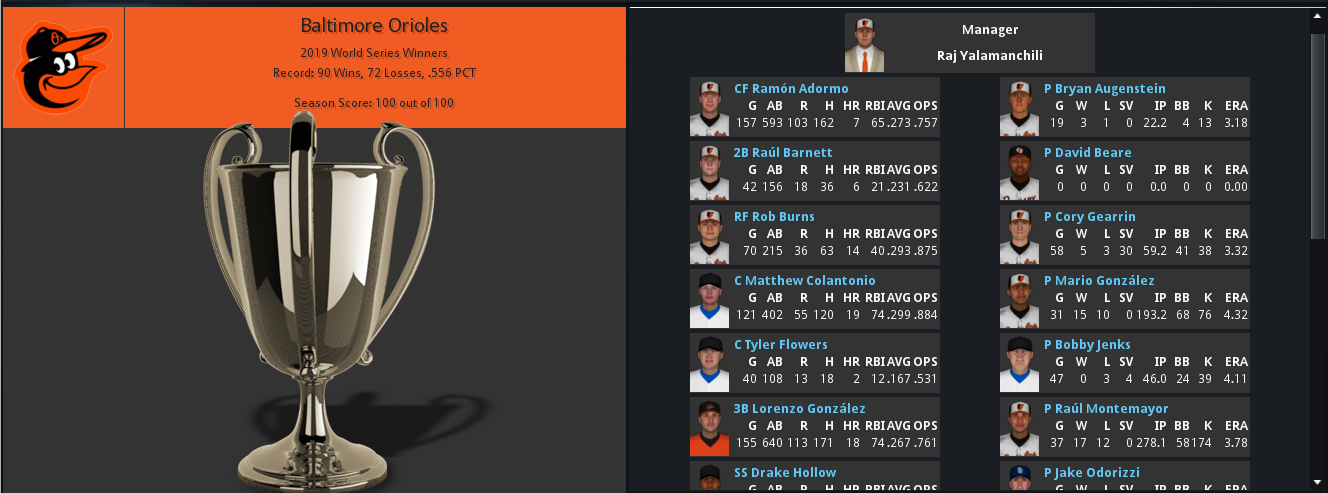Open P Bryan Augenstein's player page
This screenshot has height=493, width=1328.
pyautogui.click(x=1104, y=88)
